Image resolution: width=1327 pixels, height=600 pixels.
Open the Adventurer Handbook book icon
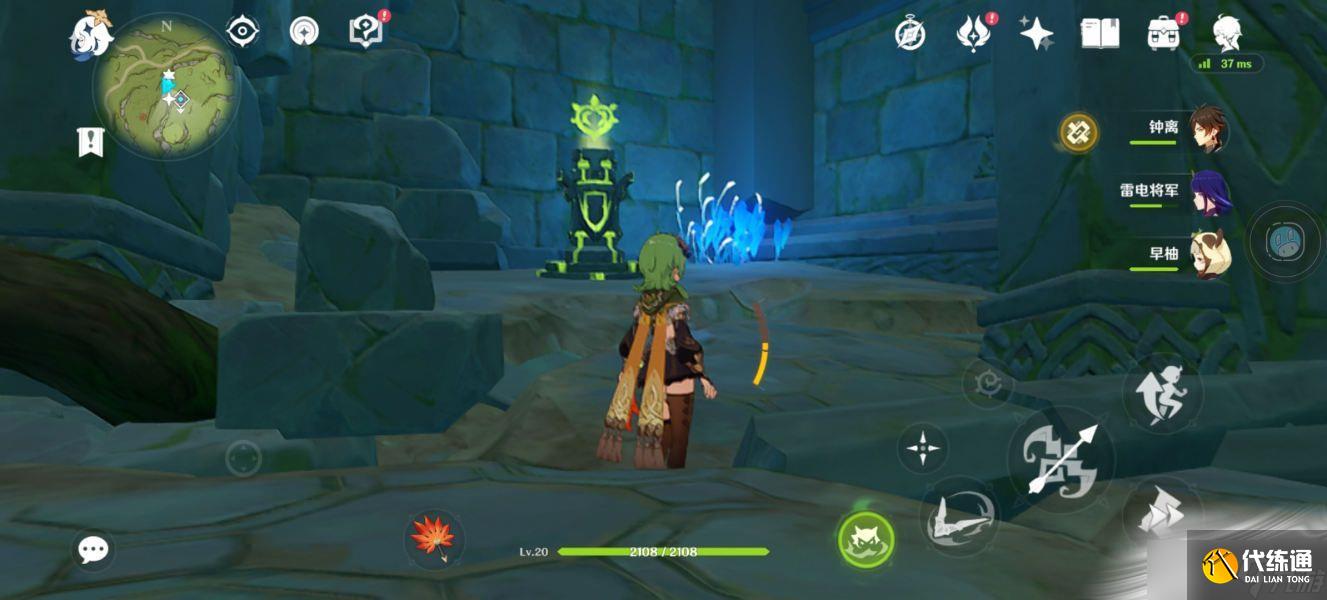pyautogui.click(x=1099, y=34)
